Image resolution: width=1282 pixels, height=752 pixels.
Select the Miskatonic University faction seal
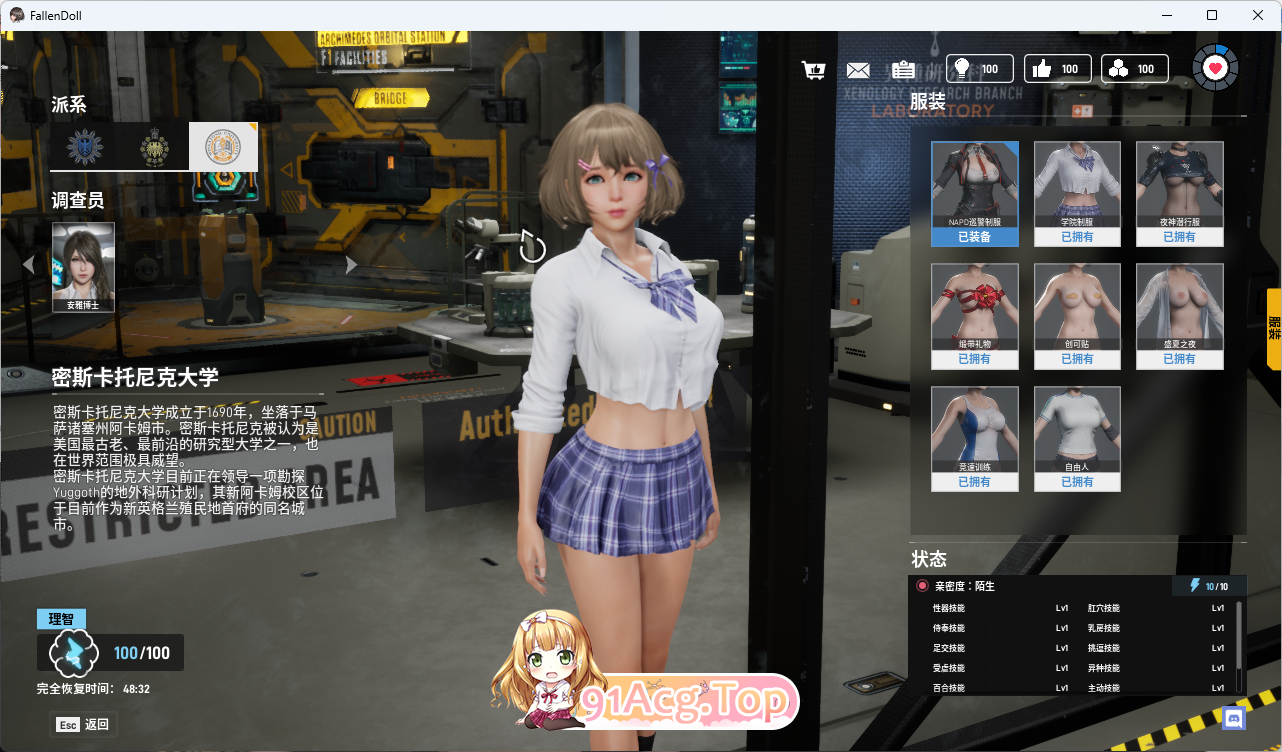click(223, 148)
